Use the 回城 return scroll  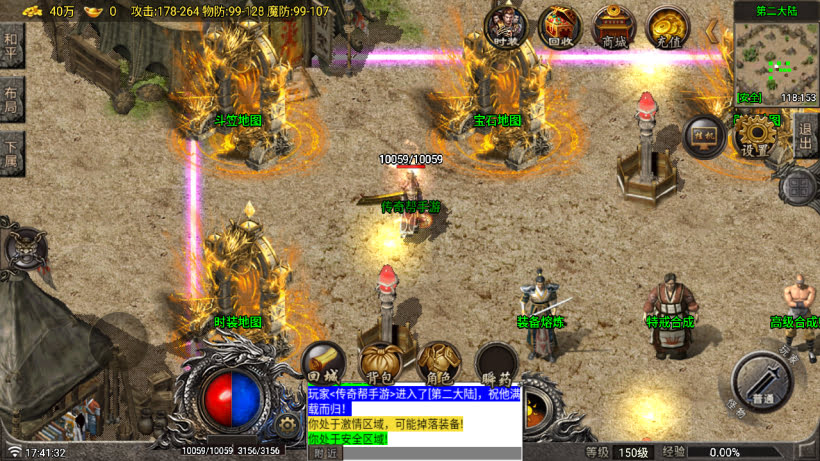point(323,365)
